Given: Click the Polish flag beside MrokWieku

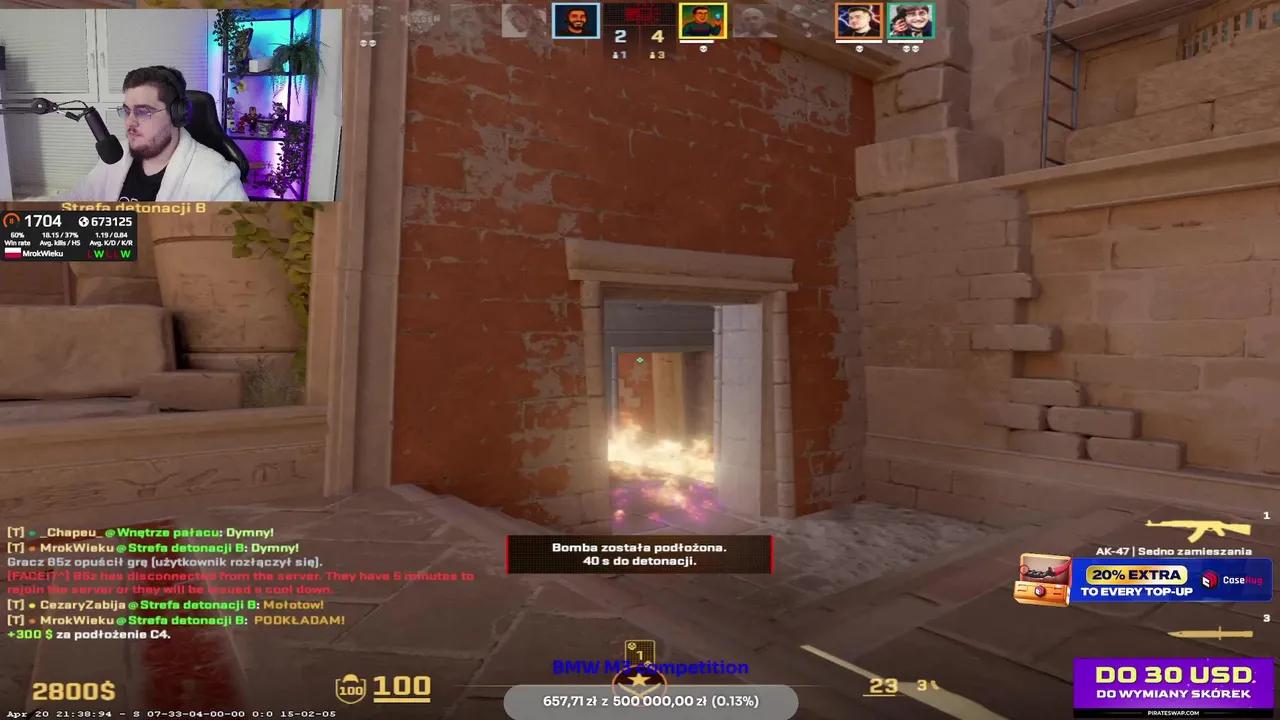Looking at the screenshot, I should (12, 254).
